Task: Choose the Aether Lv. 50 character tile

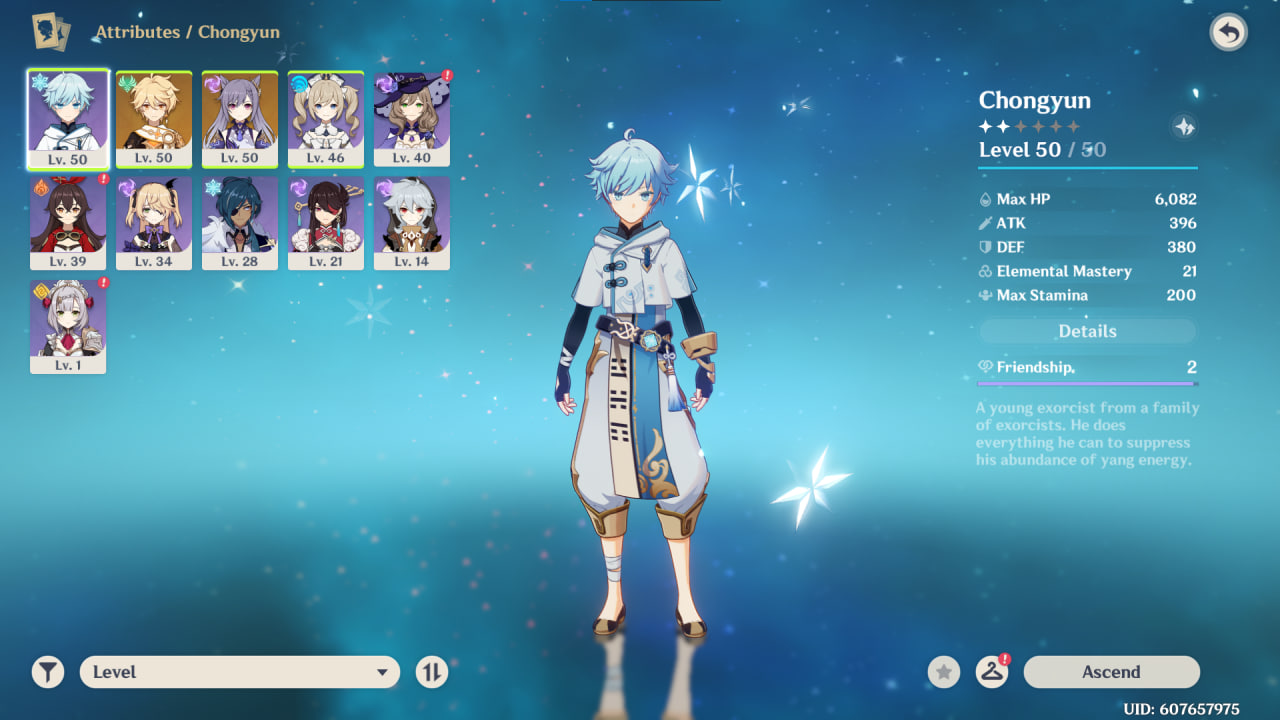Action: pyautogui.click(x=154, y=118)
